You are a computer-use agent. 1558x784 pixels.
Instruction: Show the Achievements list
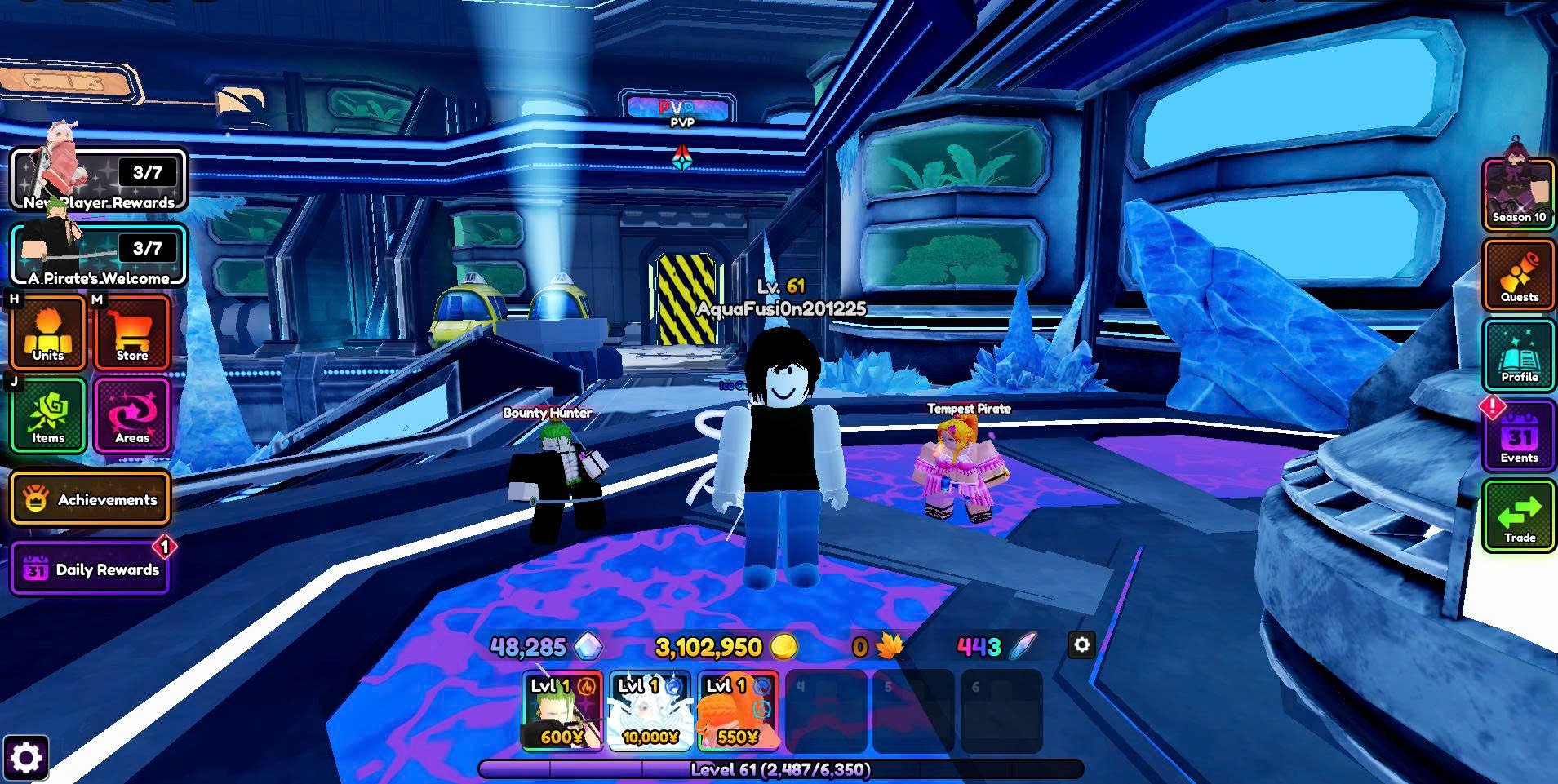[91, 498]
